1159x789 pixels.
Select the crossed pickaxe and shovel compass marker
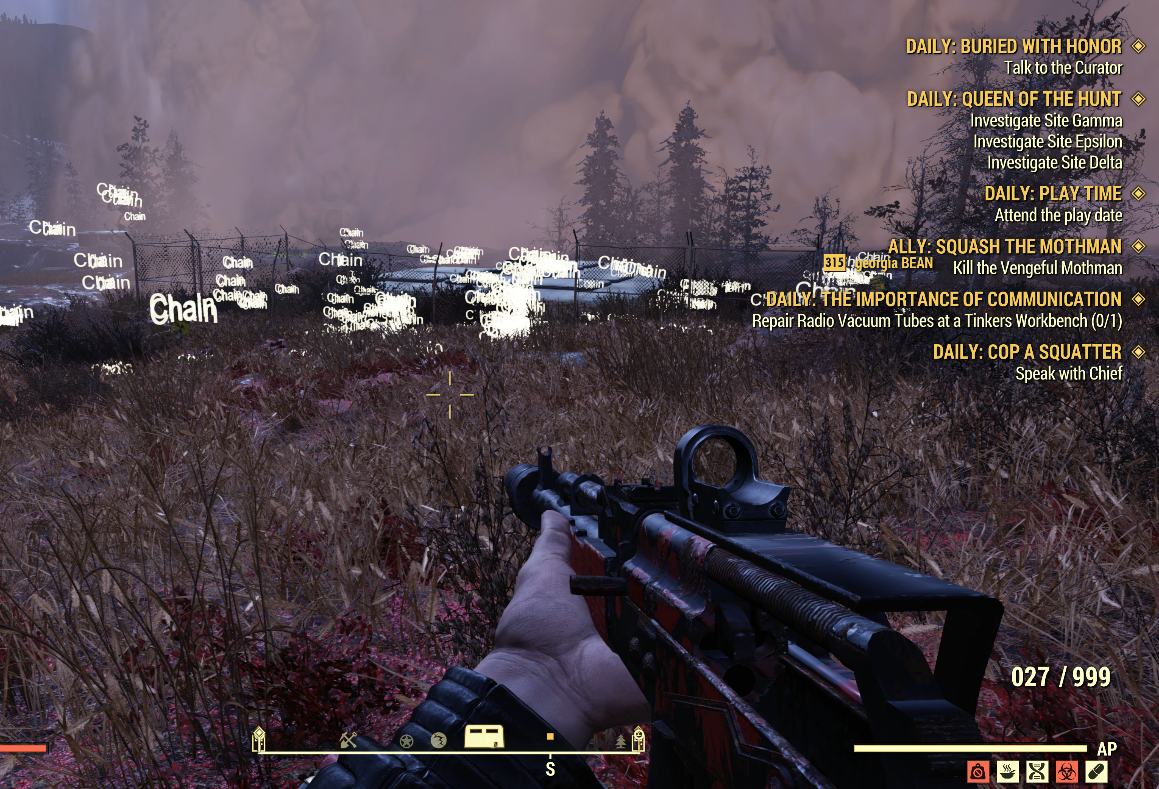(348, 740)
